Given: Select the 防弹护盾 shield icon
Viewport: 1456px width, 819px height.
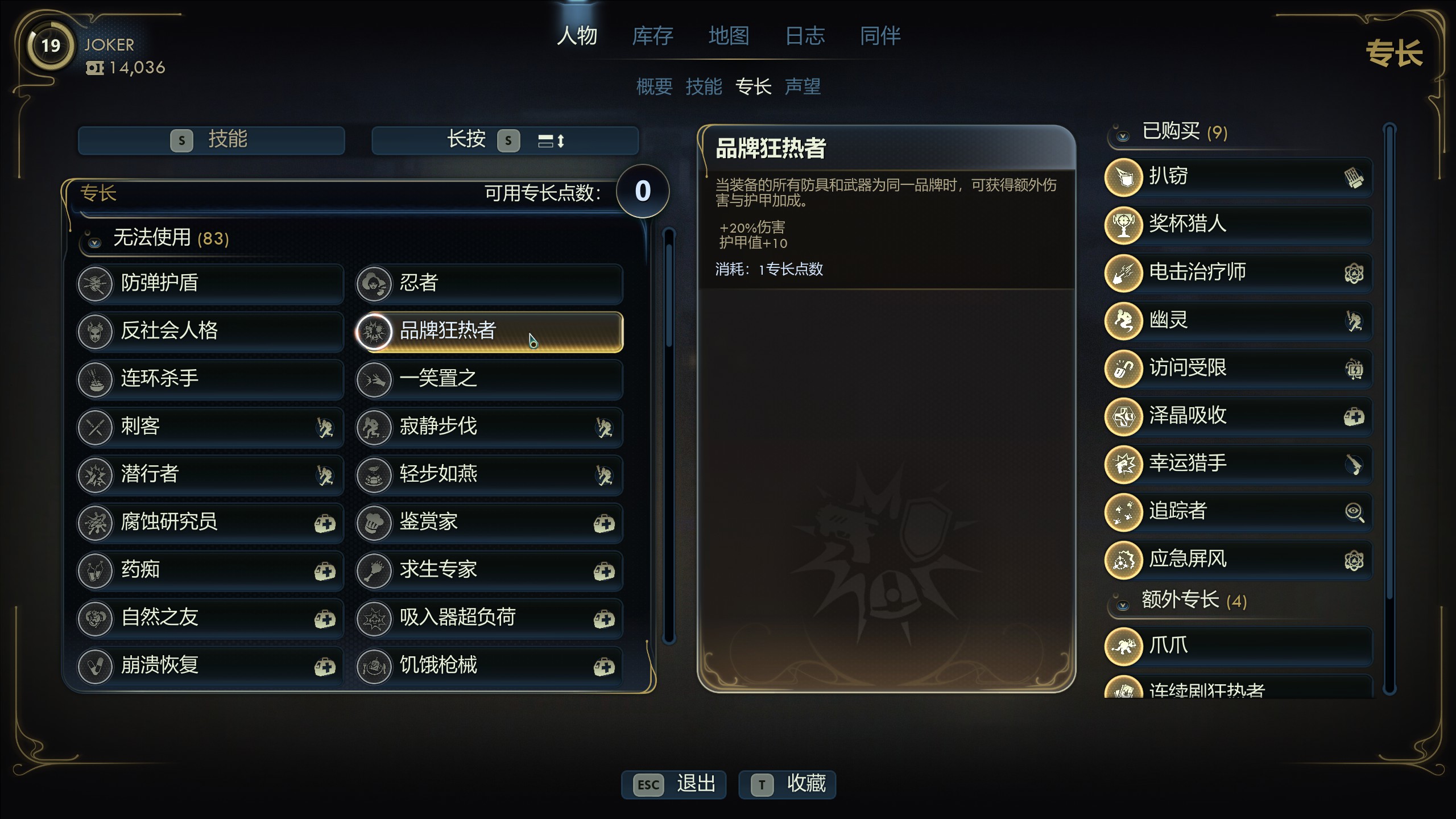Looking at the screenshot, I should (95, 284).
